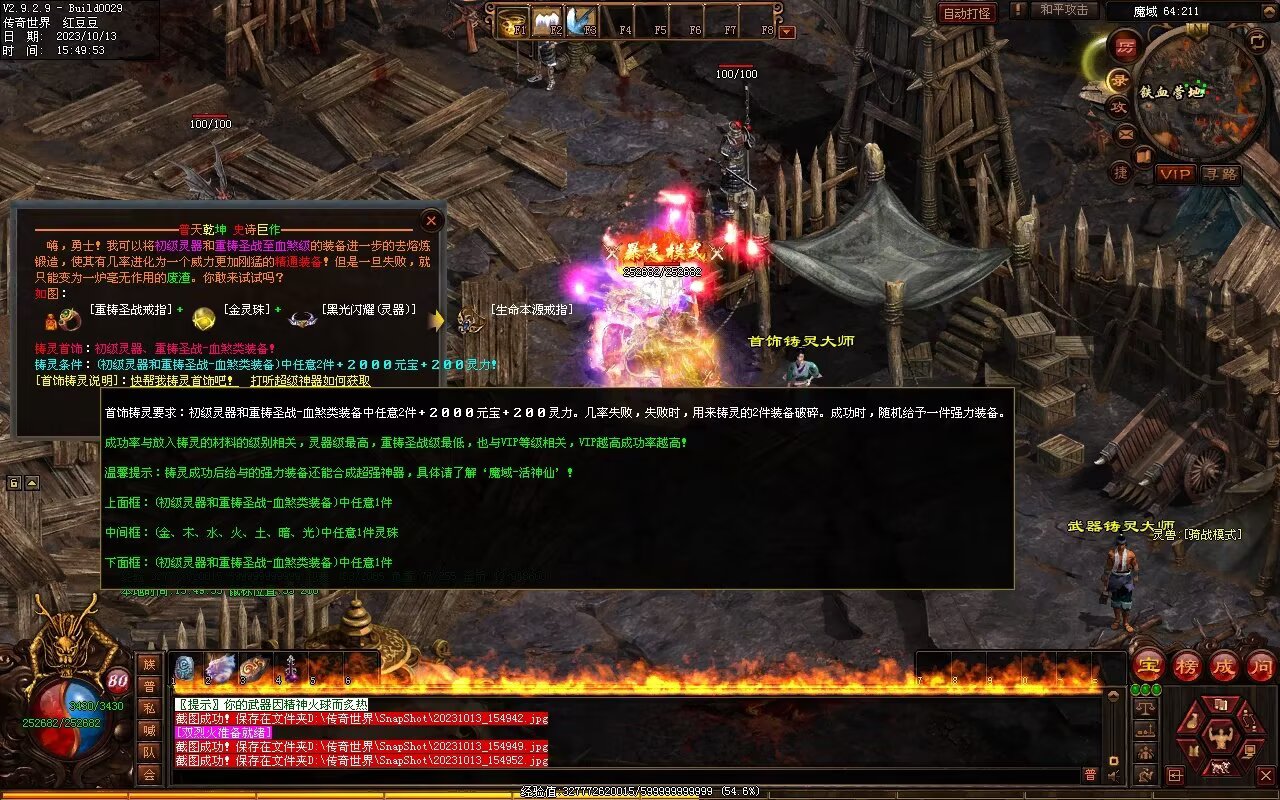Viewport: 1280px width, 800px height.
Task: Toggle 自动打怪 auto-fight button
Action: click(967, 13)
